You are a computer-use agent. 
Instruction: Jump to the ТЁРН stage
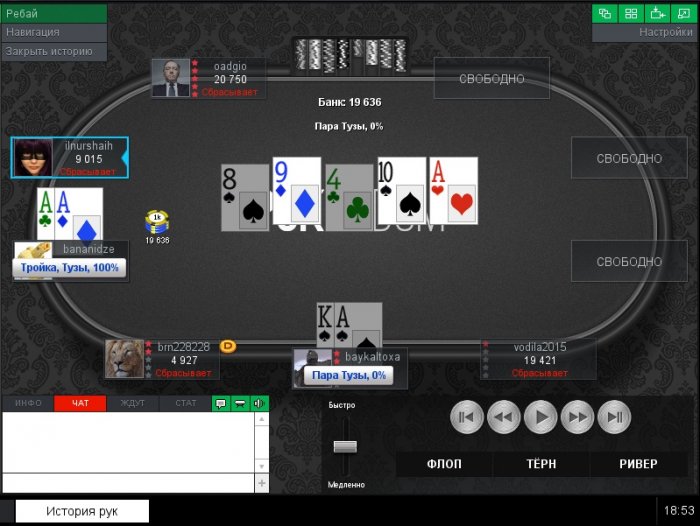(541, 464)
